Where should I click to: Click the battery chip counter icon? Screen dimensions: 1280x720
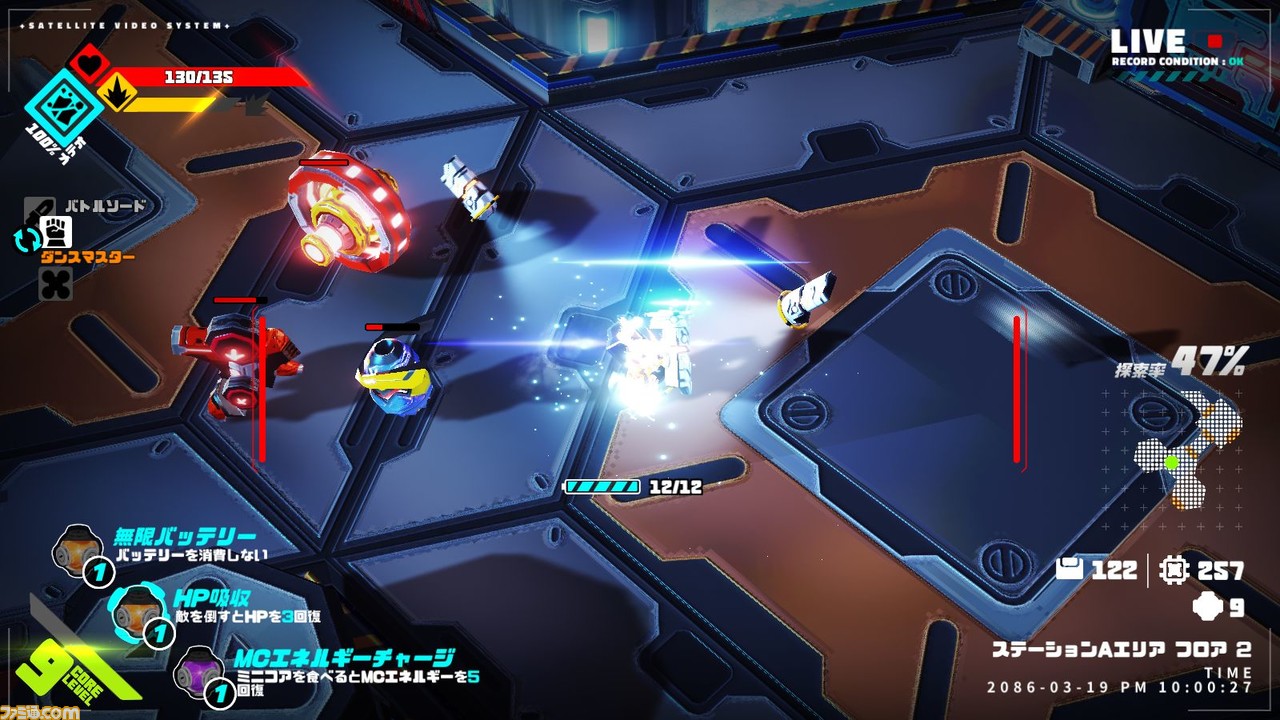pos(1070,570)
